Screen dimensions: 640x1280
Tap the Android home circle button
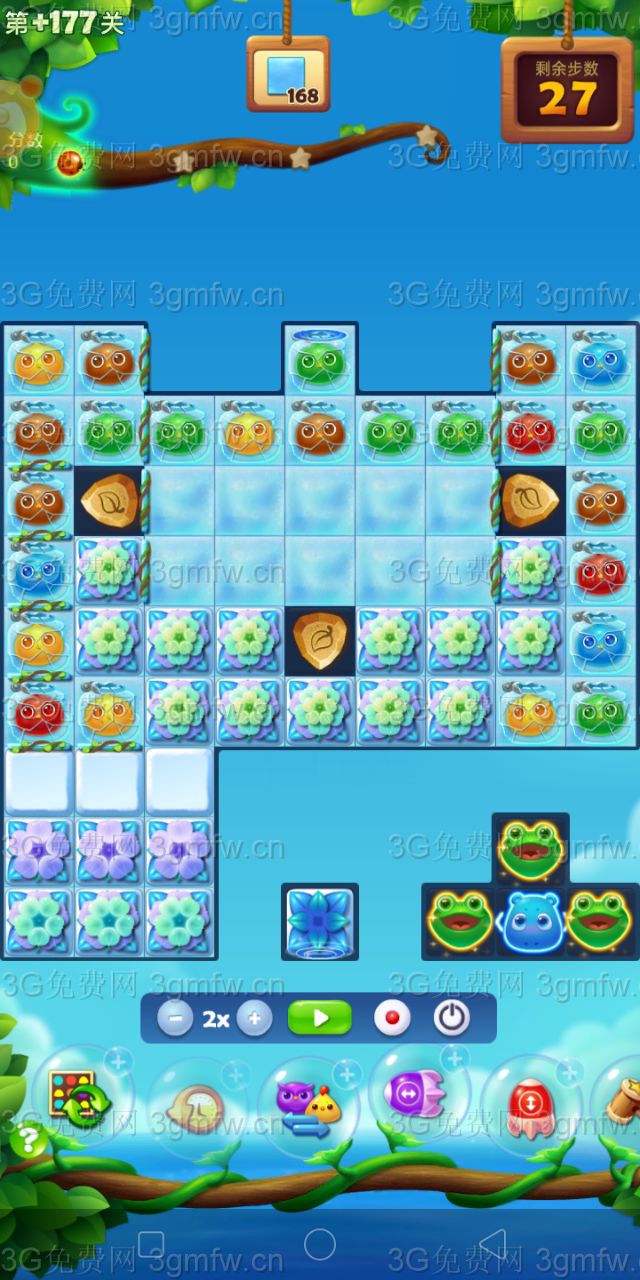click(x=320, y=1245)
